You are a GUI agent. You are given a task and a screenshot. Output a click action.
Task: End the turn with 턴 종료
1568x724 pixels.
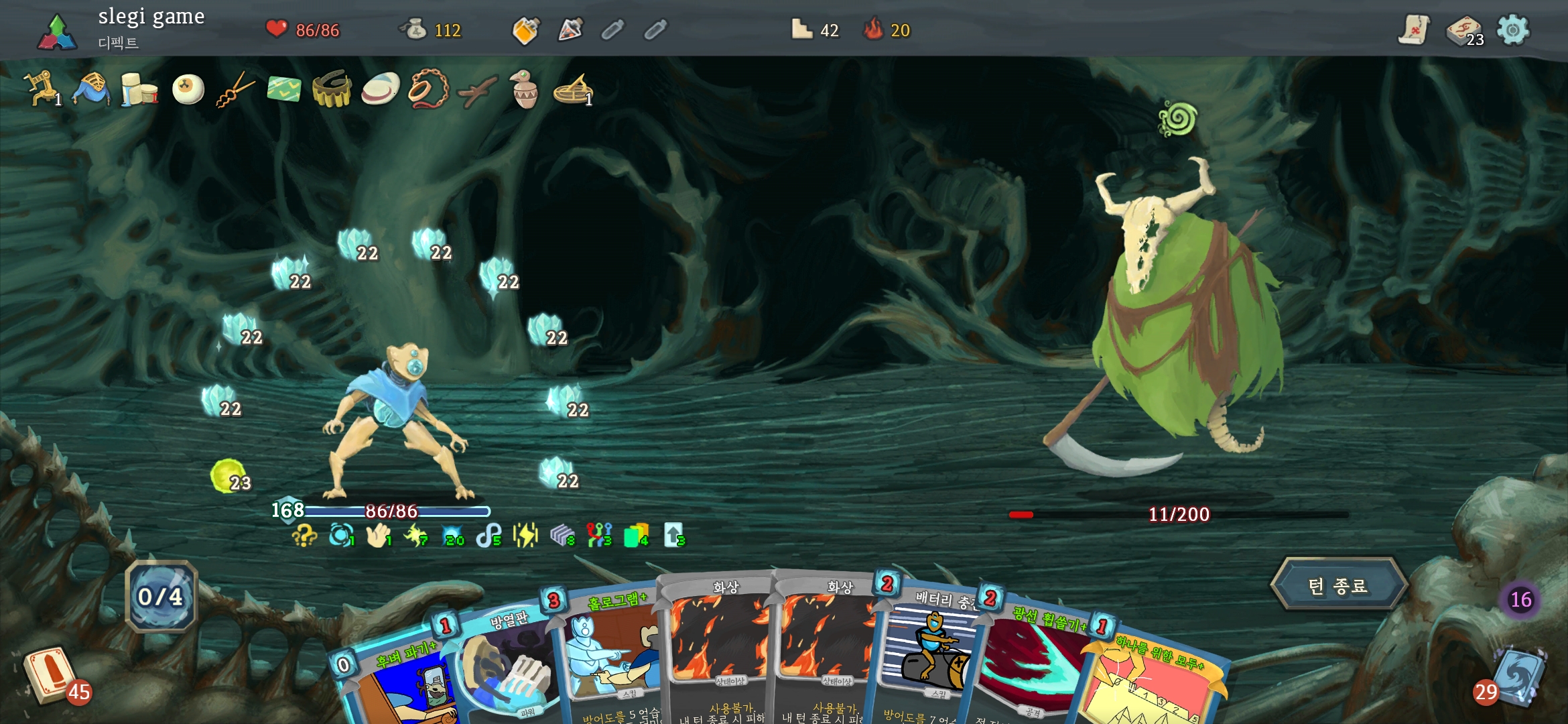pyautogui.click(x=1338, y=585)
